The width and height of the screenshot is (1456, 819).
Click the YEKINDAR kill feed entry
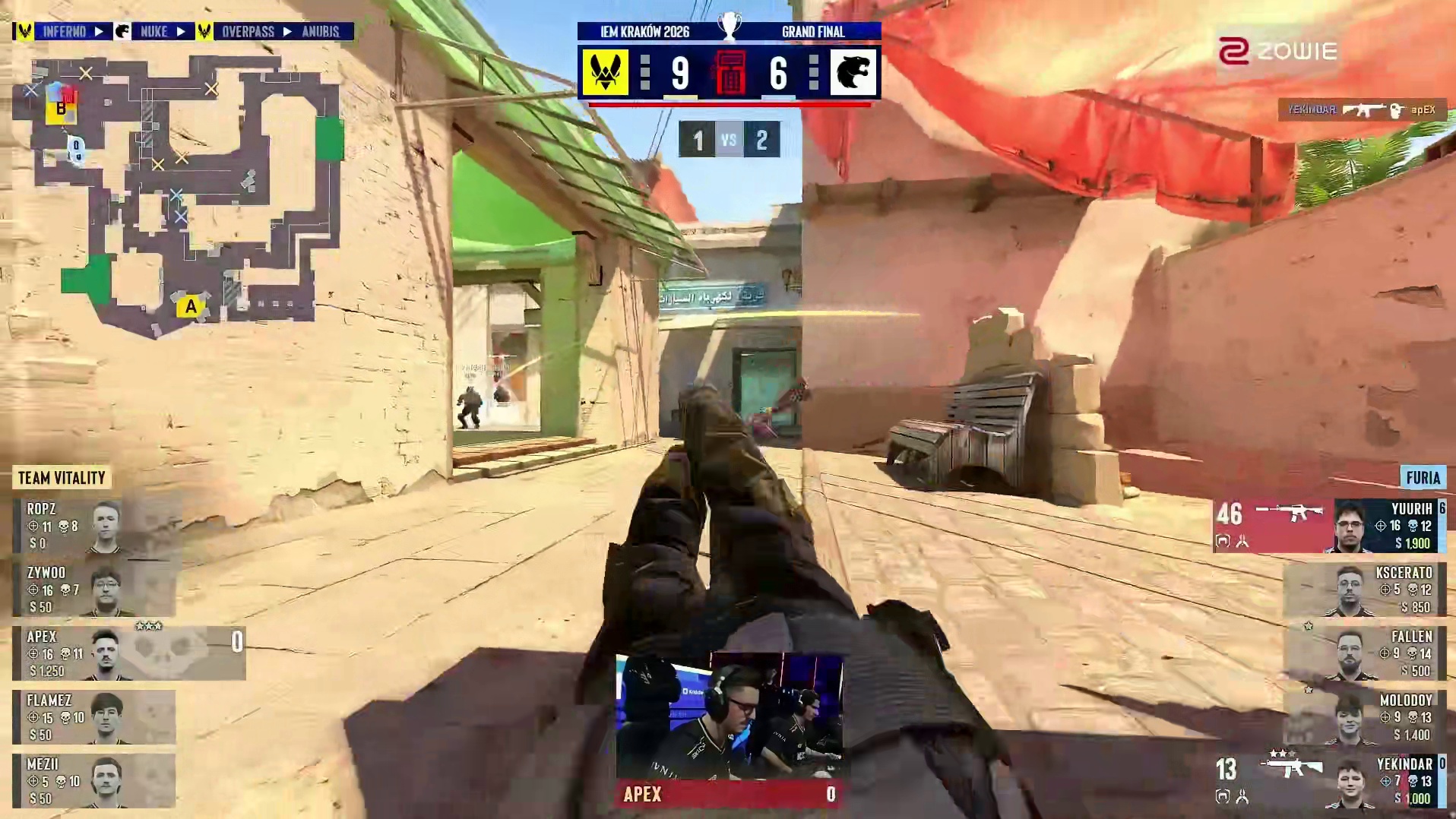point(1362,110)
